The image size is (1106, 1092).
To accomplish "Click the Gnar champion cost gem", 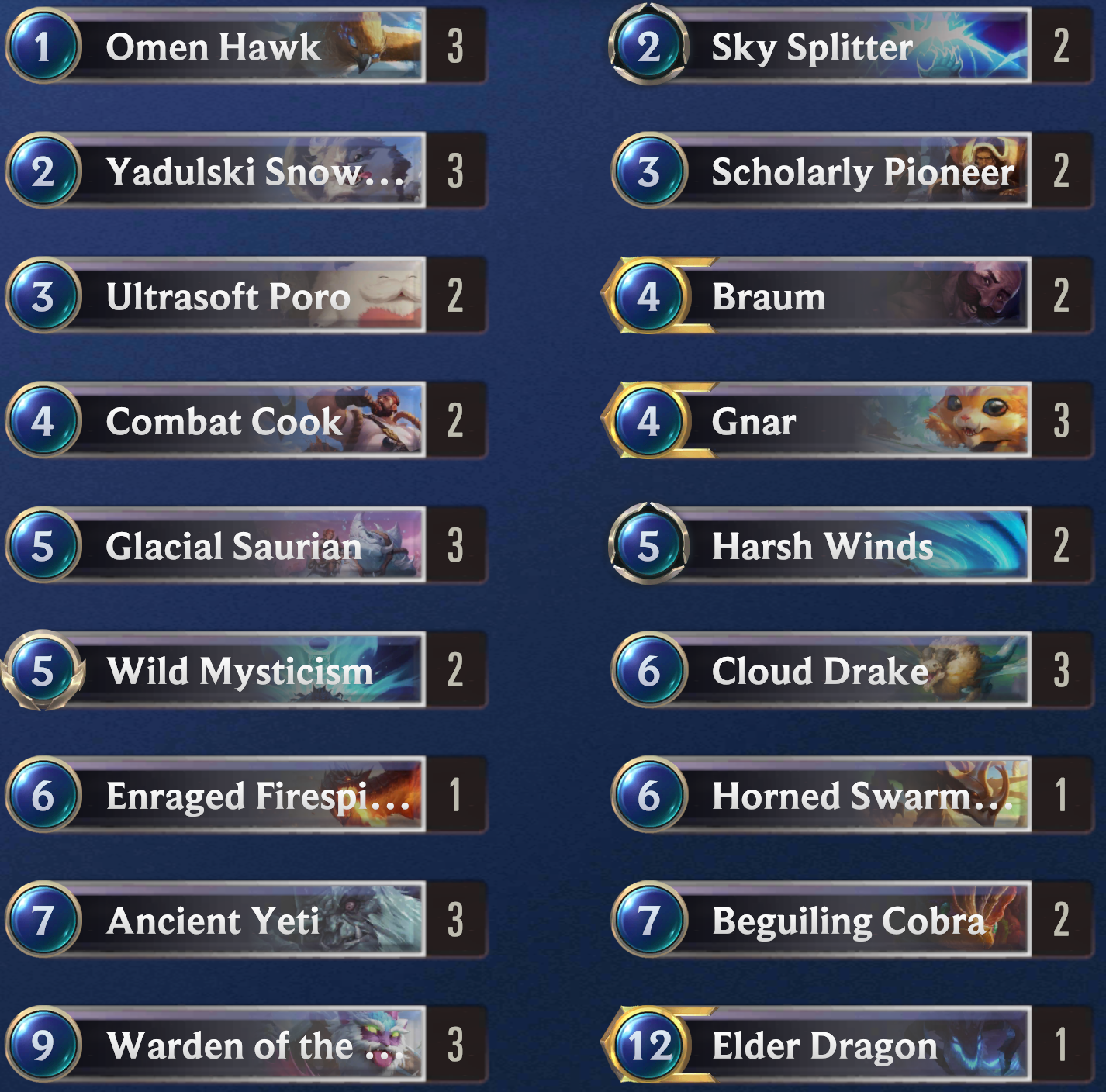I will point(650,421).
